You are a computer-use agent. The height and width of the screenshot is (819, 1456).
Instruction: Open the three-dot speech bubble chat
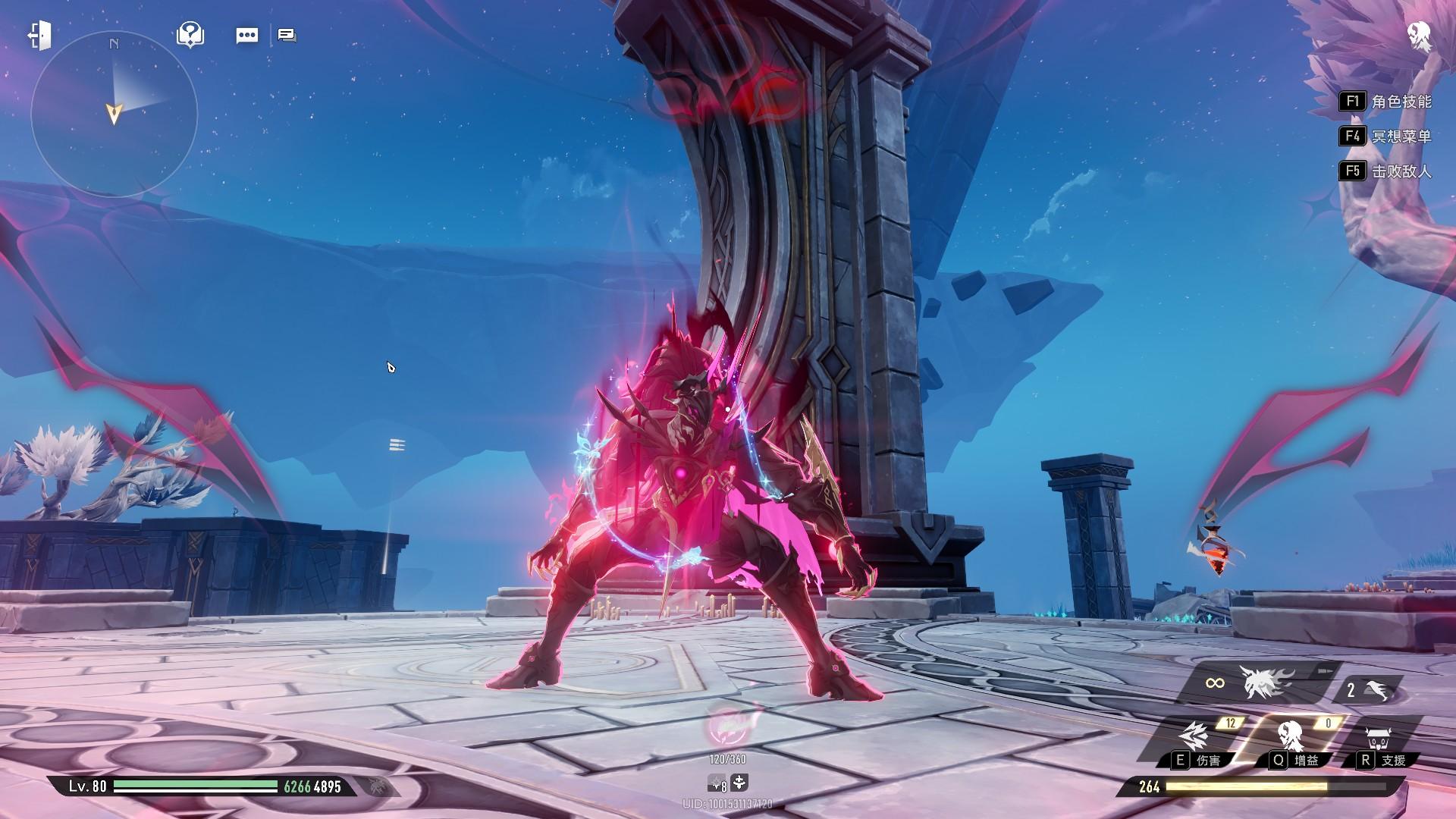point(247,36)
